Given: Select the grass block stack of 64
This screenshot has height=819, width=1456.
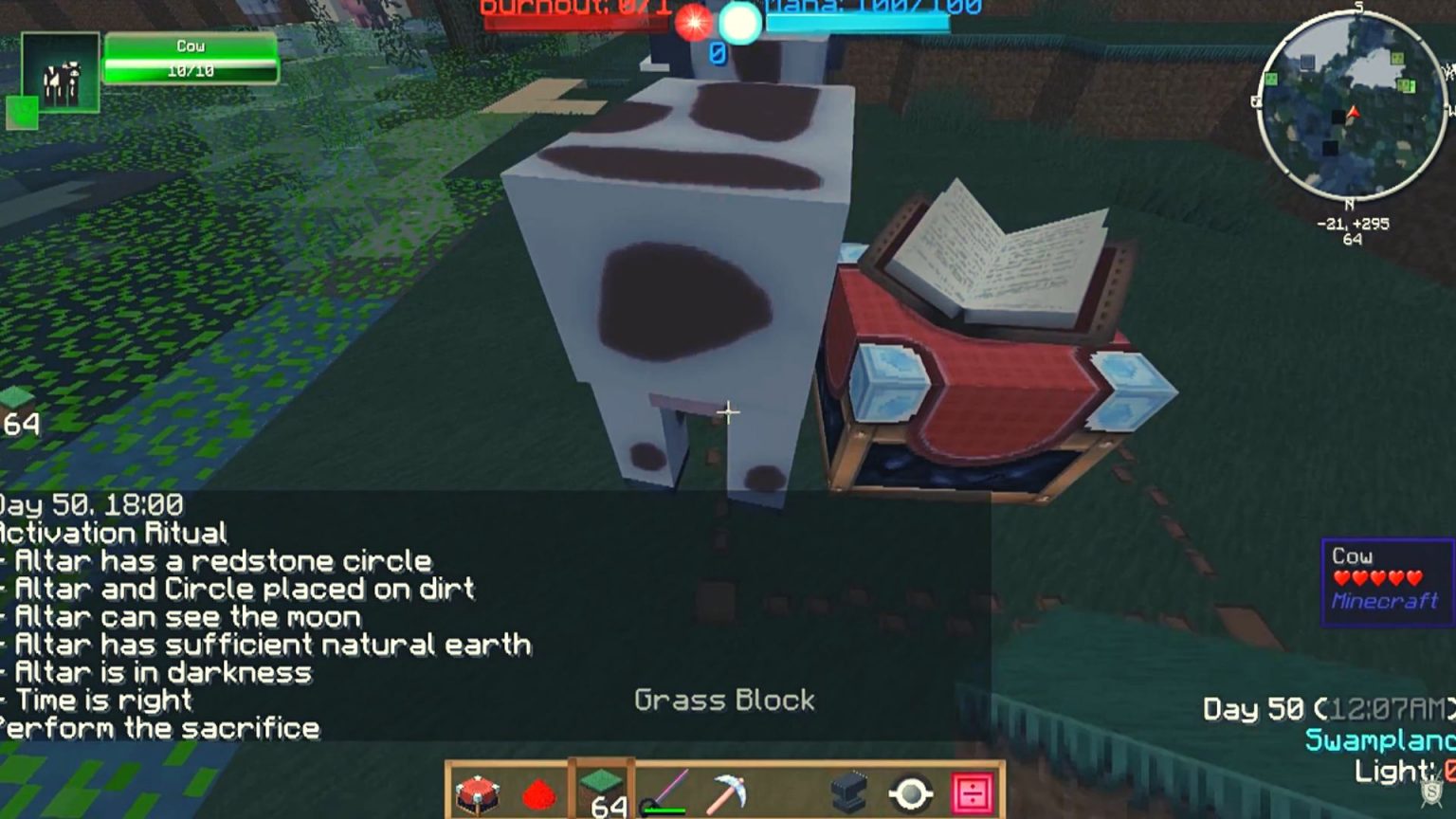Looking at the screenshot, I should pyautogui.click(x=603, y=787).
